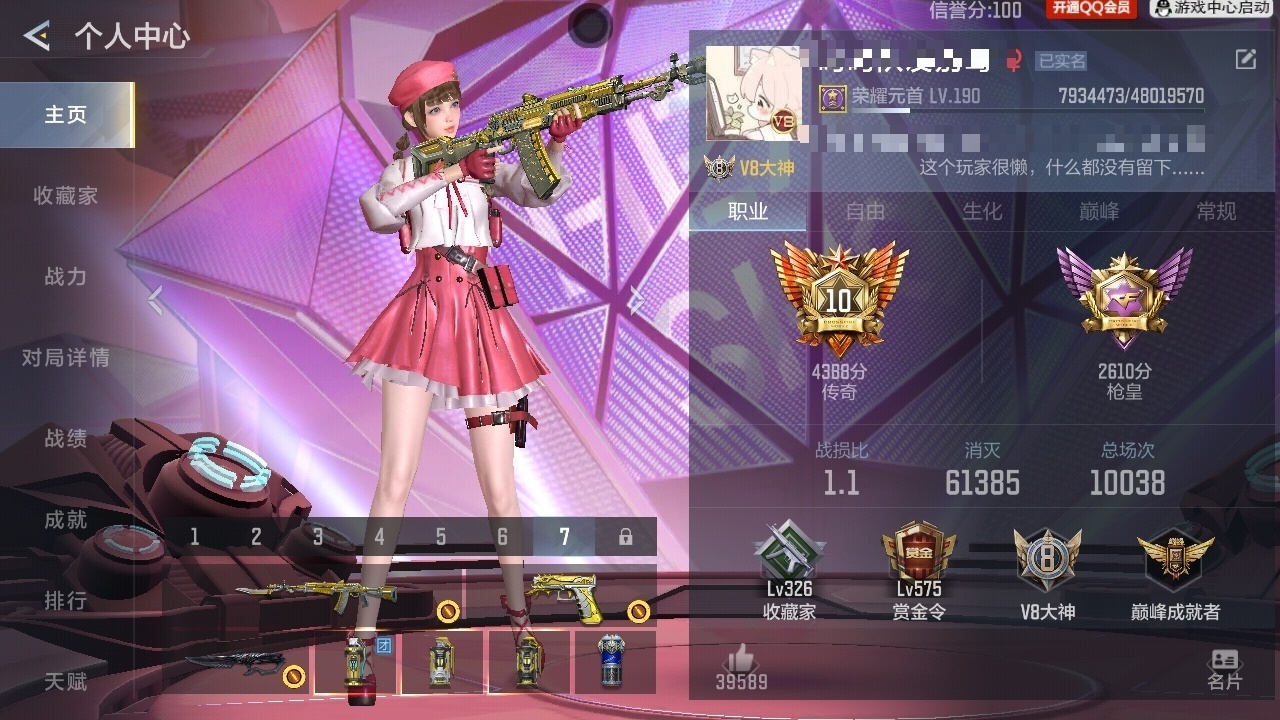This screenshot has height=720, width=1280.
Task: Open the 收藏家 sidebar entry
Action: tap(66, 196)
